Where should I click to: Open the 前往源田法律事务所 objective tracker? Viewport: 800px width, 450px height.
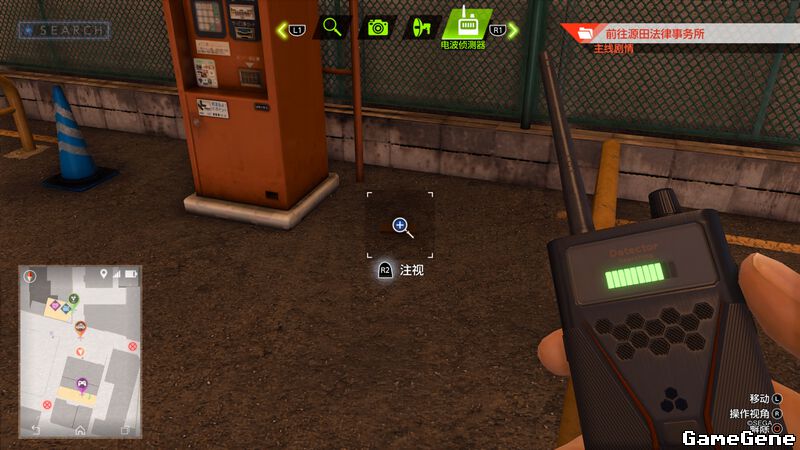point(662,34)
